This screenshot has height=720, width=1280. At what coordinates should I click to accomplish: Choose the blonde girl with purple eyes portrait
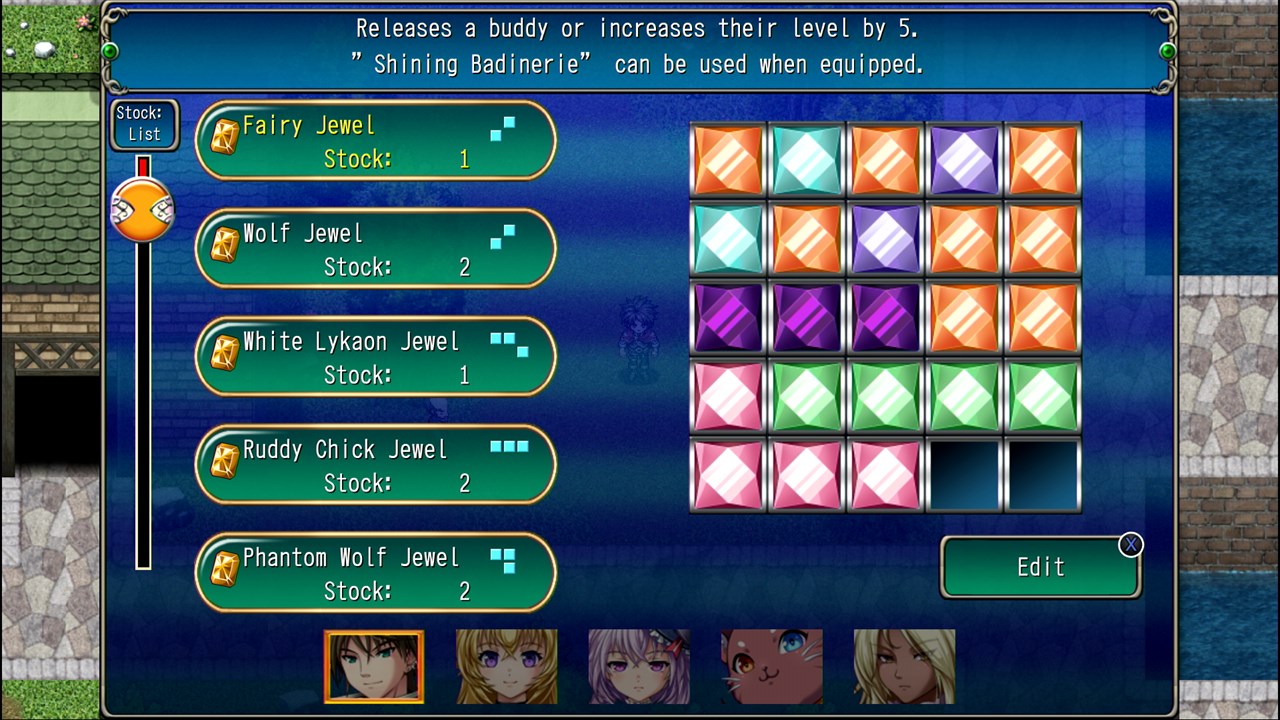point(507,666)
